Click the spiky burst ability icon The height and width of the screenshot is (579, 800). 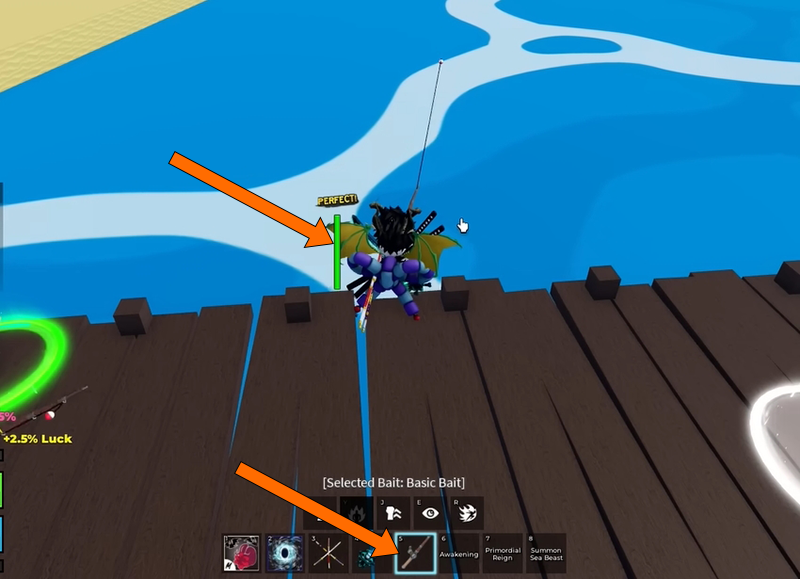(x=467, y=513)
